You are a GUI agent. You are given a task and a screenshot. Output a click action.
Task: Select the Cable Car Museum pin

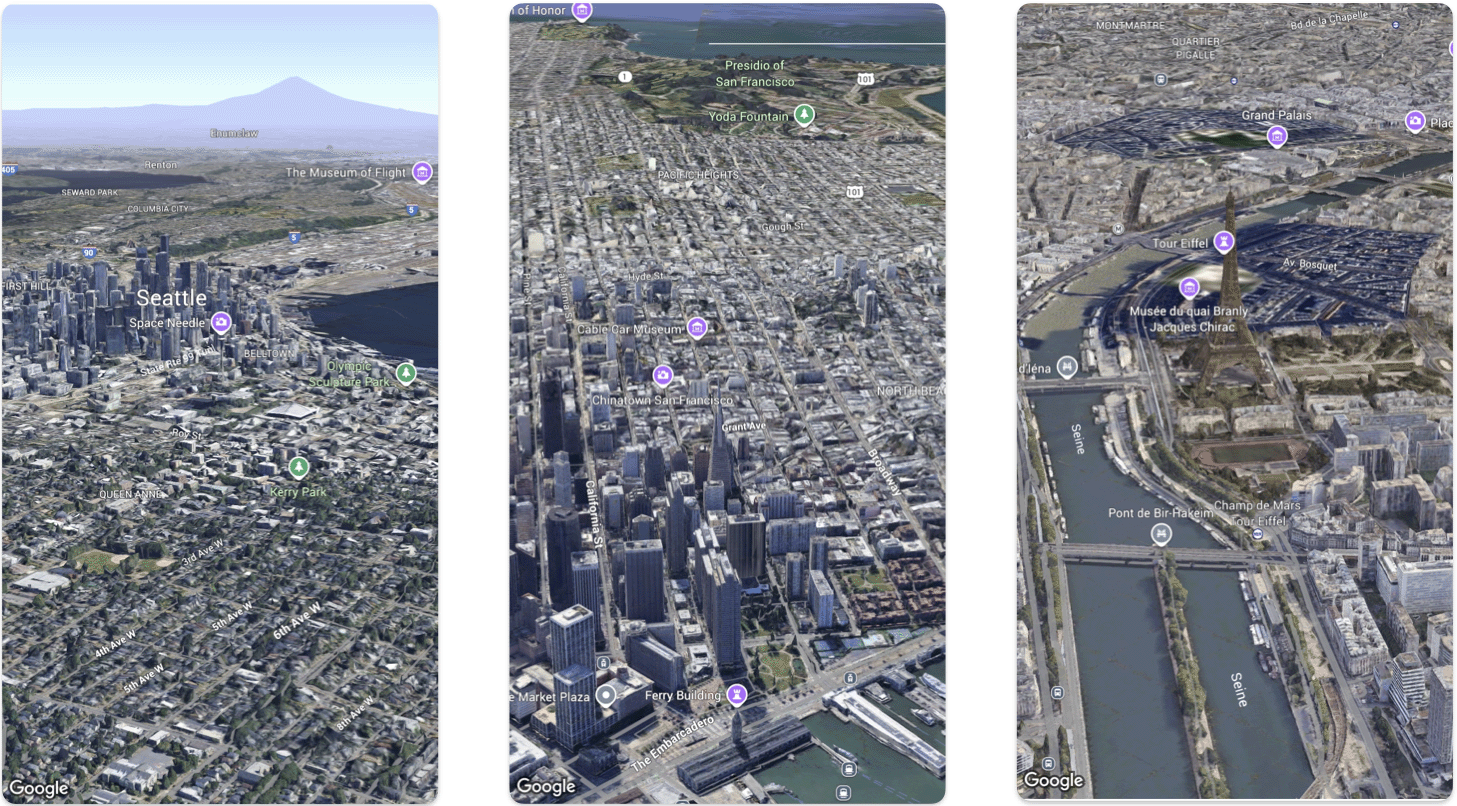tap(696, 328)
